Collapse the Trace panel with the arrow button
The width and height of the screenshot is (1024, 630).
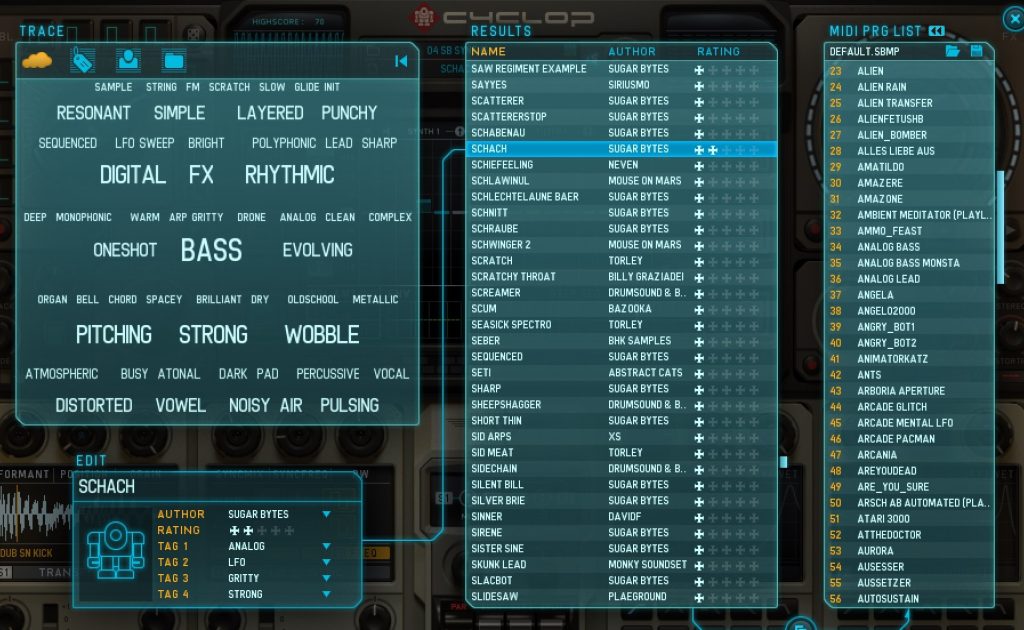point(401,61)
